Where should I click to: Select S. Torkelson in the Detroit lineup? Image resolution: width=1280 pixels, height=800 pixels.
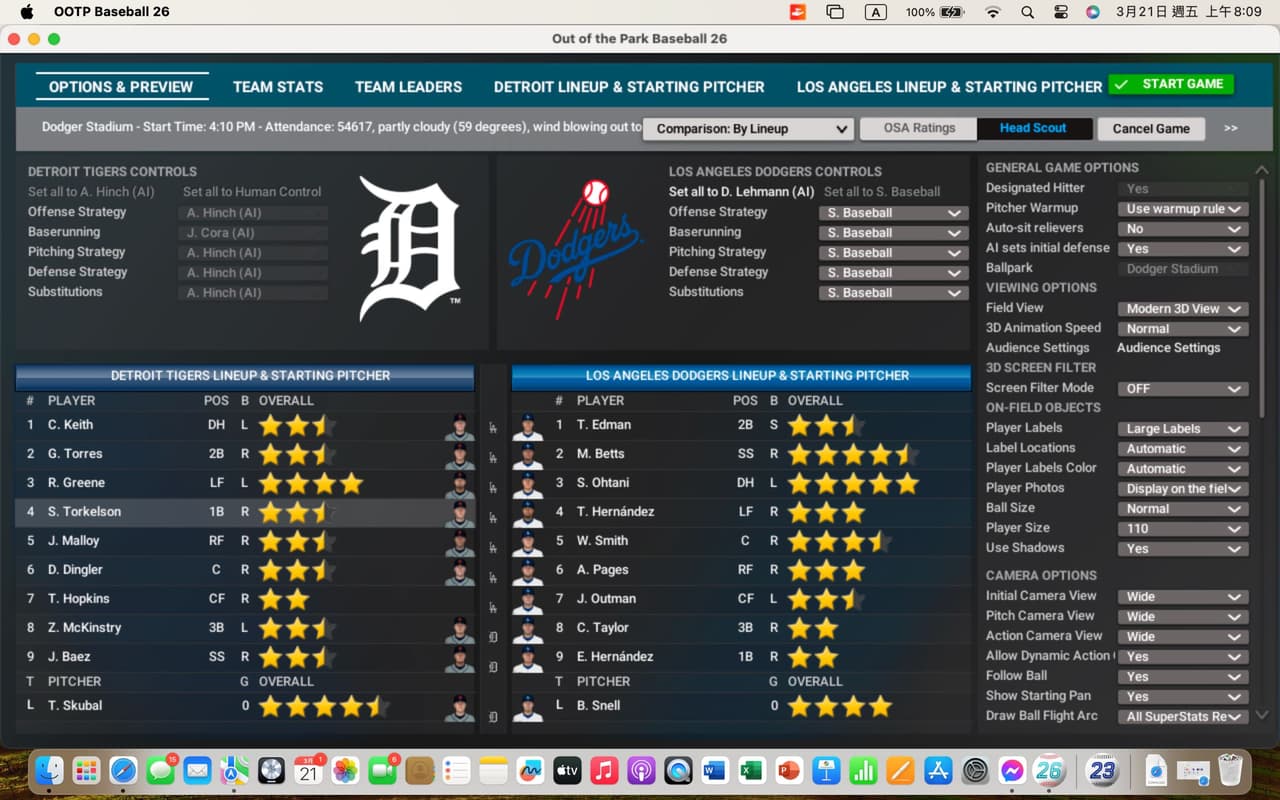pyautogui.click(x=85, y=512)
